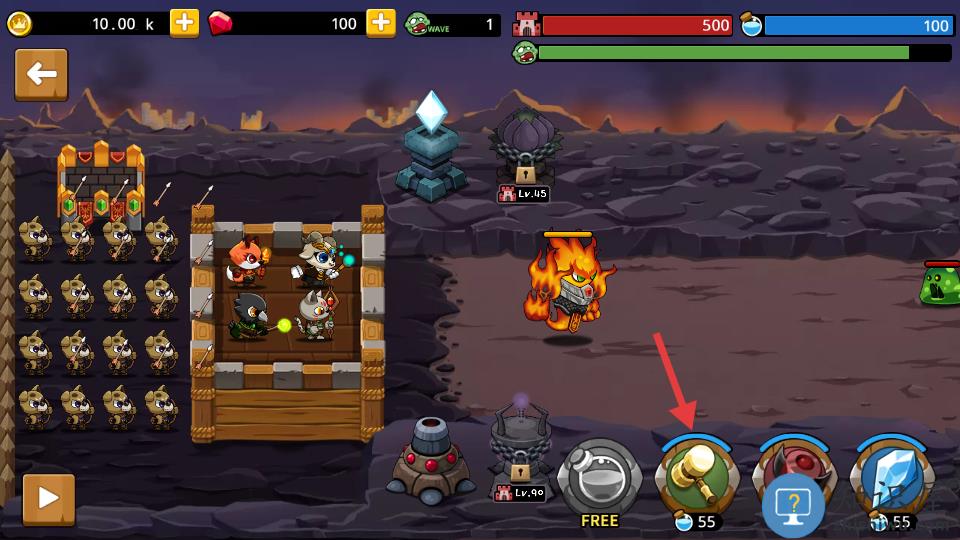
Task: Open the blue help monitor overlay
Action: pyautogui.click(x=793, y=506)
